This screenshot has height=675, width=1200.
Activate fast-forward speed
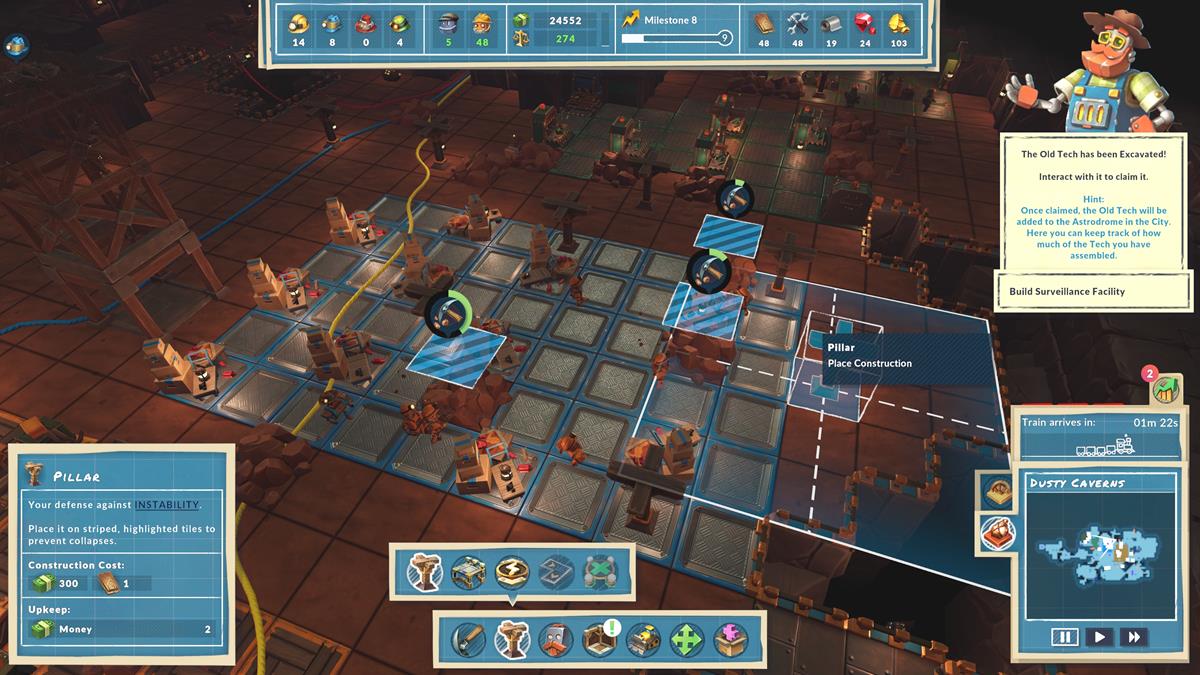coord(1133,636)
